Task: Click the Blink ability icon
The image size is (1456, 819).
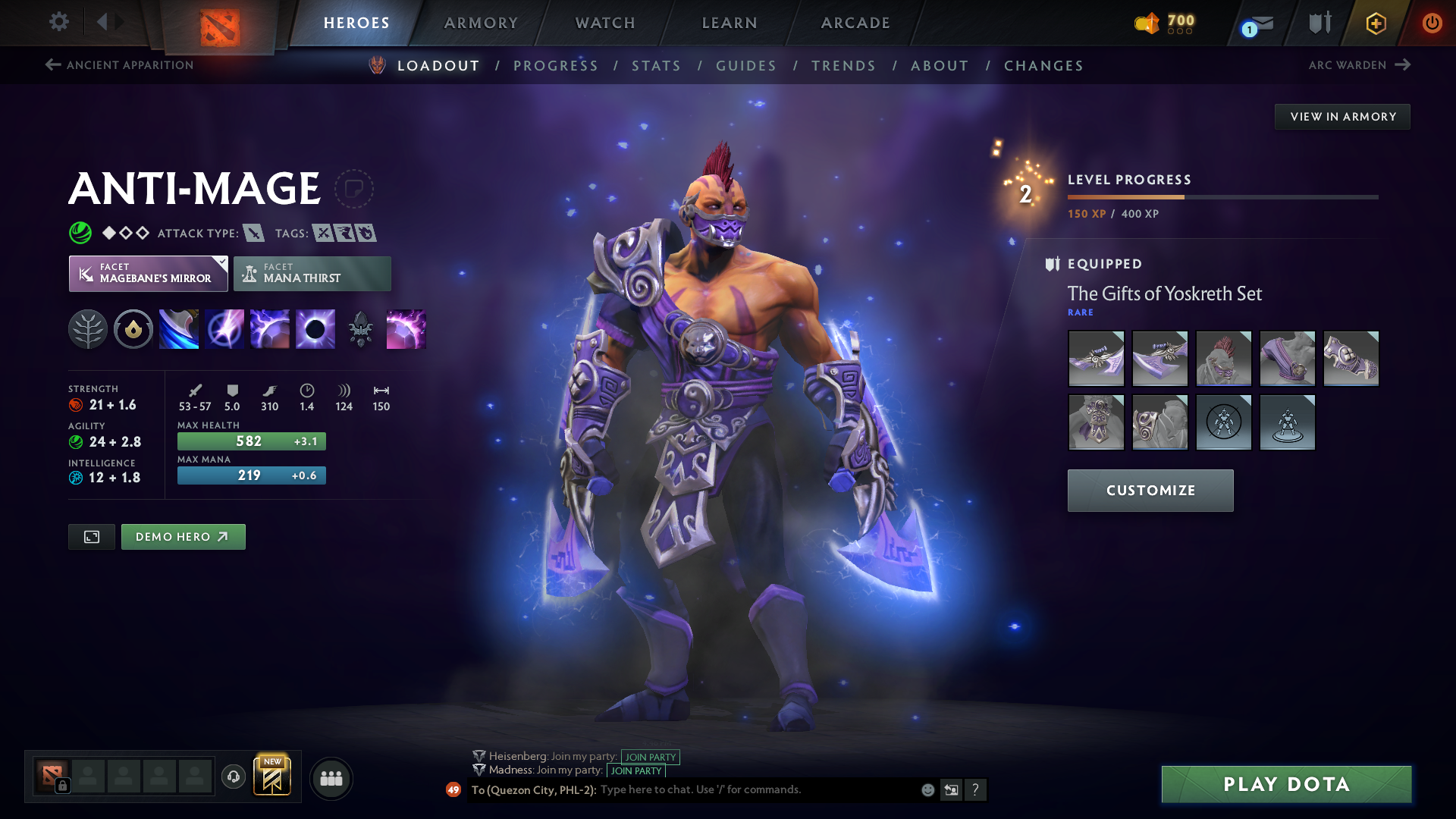Action: pos(224,328)
